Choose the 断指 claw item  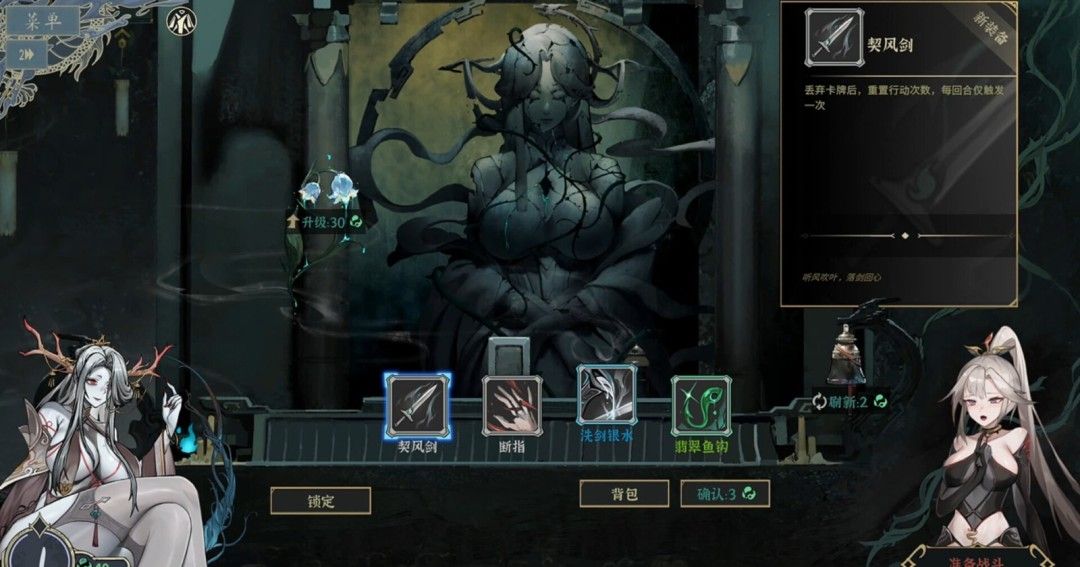click(512, 406)
